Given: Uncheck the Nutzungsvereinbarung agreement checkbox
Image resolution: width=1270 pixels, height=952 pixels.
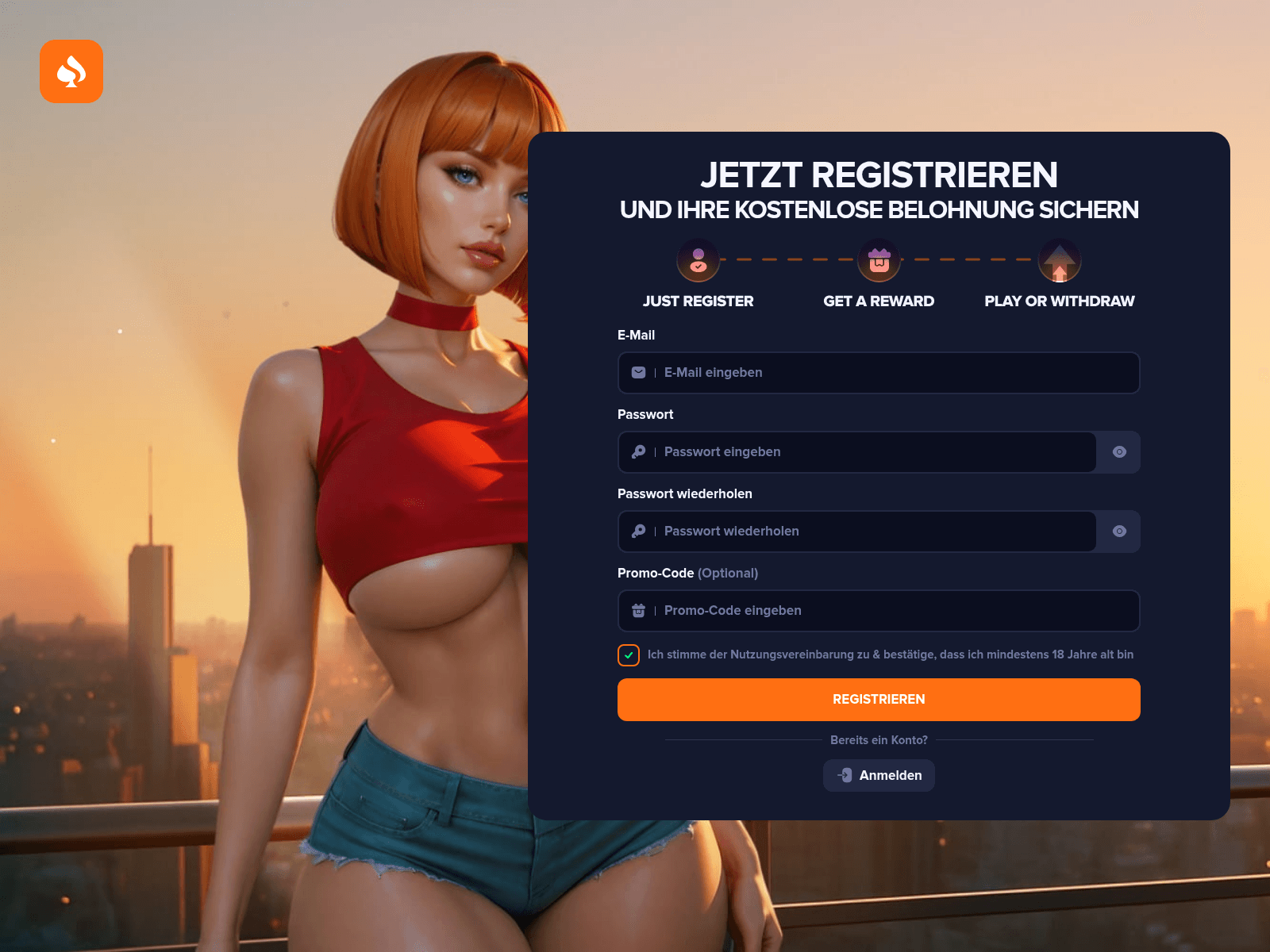Looking at the screenshot, I should 629,655.
